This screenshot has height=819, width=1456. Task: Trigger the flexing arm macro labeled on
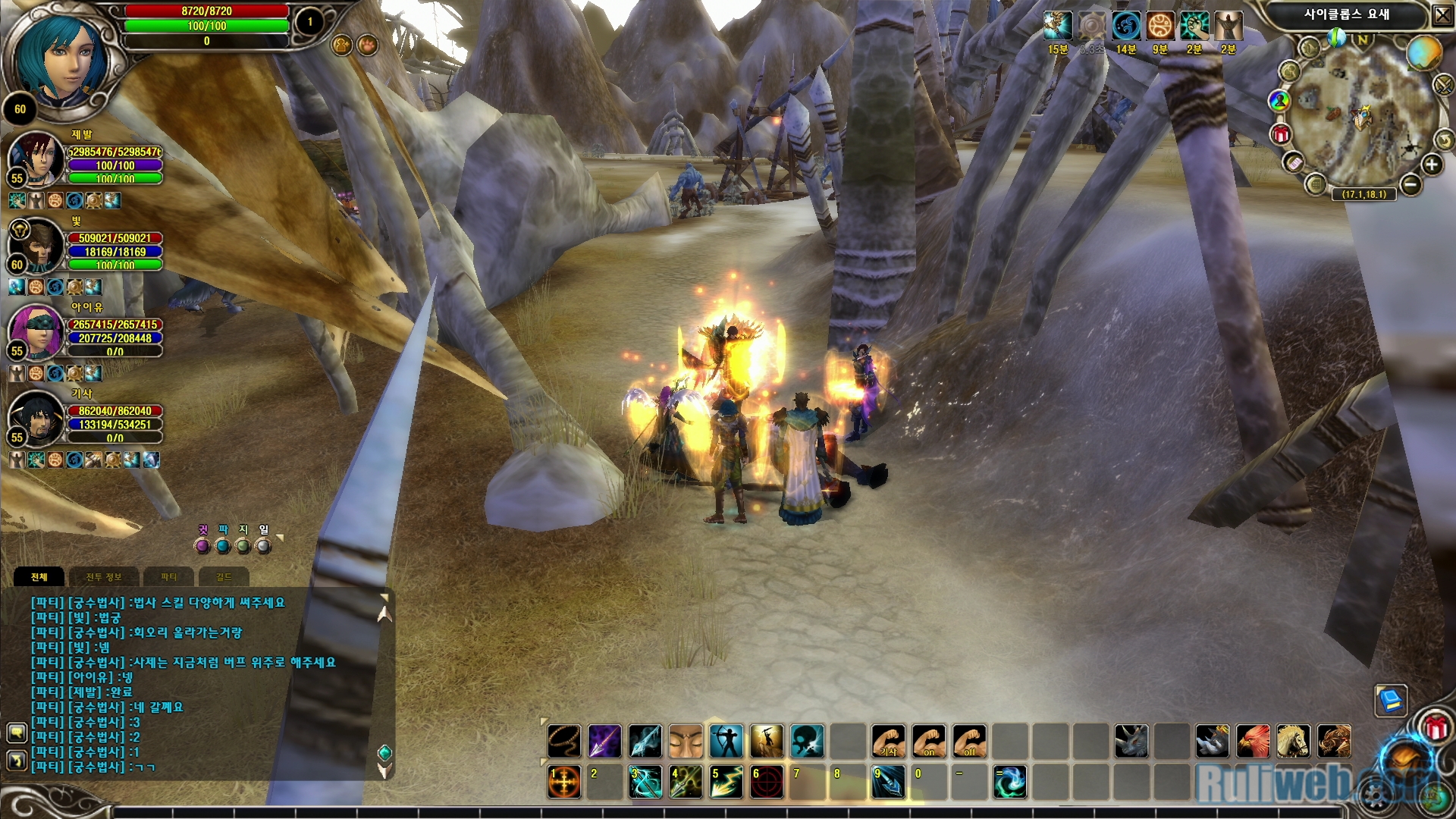(x=929, y=741)
